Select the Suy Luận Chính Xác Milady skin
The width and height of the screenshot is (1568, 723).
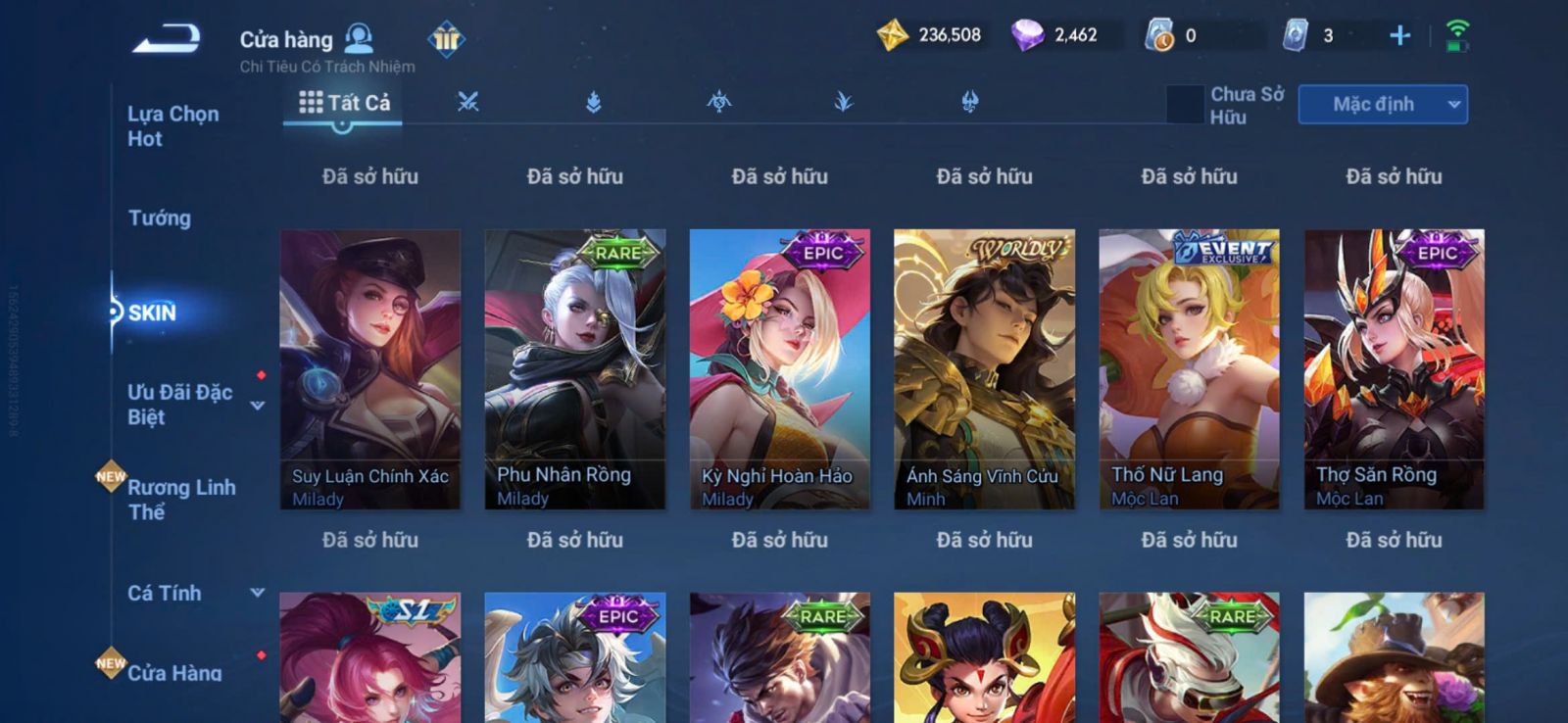pyautogui.click(x=370, y=369)
